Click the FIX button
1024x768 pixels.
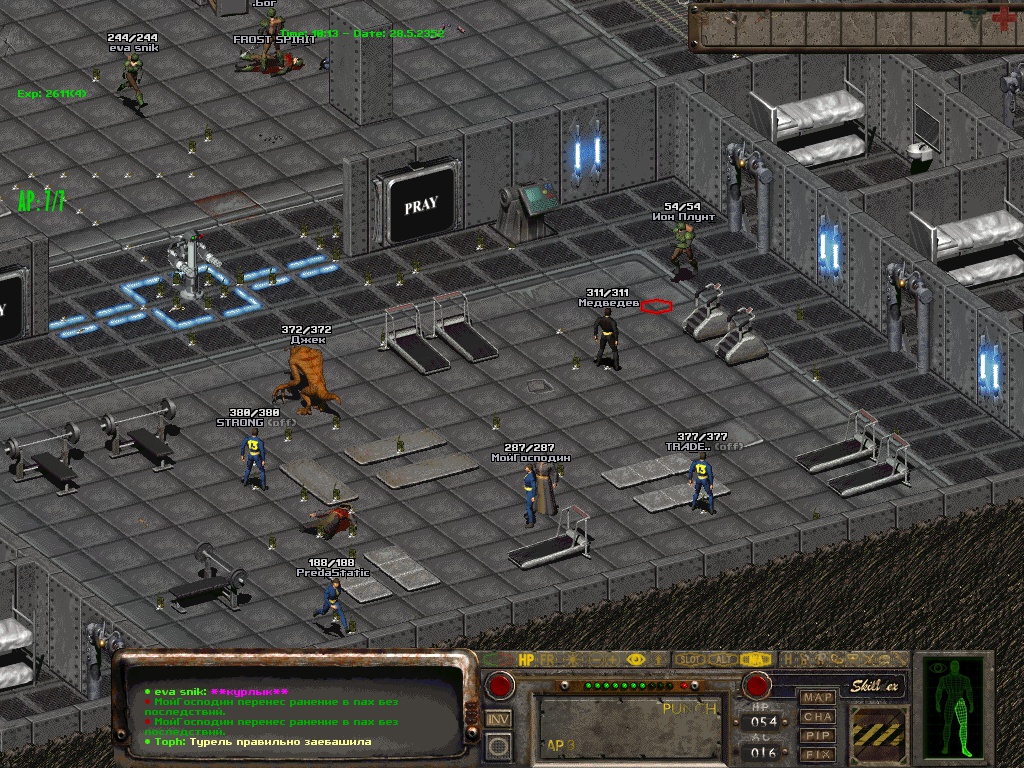[818, 753]
